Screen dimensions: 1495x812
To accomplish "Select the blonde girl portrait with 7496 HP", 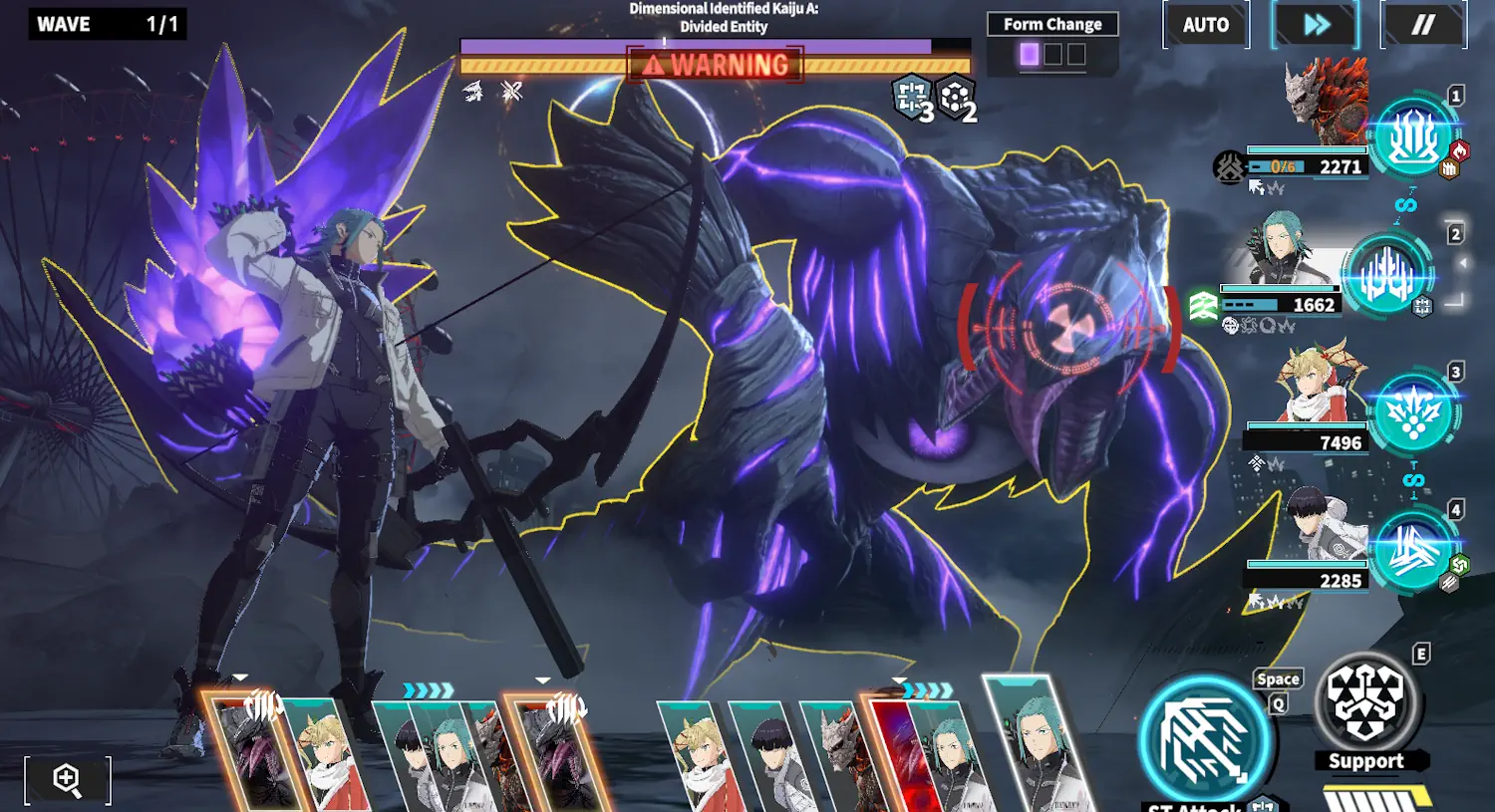I will tap(1314, 387).
